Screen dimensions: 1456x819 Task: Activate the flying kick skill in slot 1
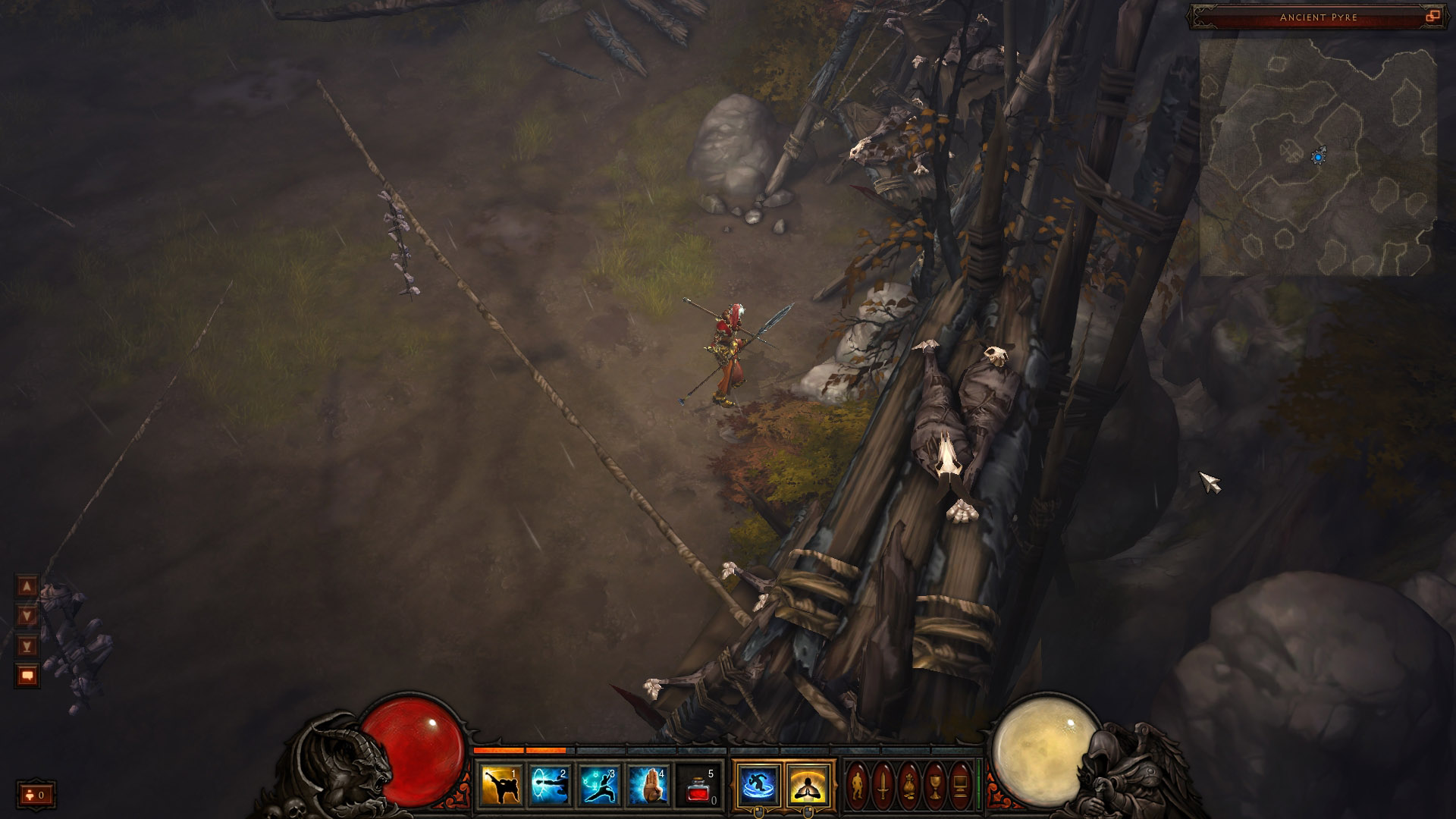coord(501,786)
